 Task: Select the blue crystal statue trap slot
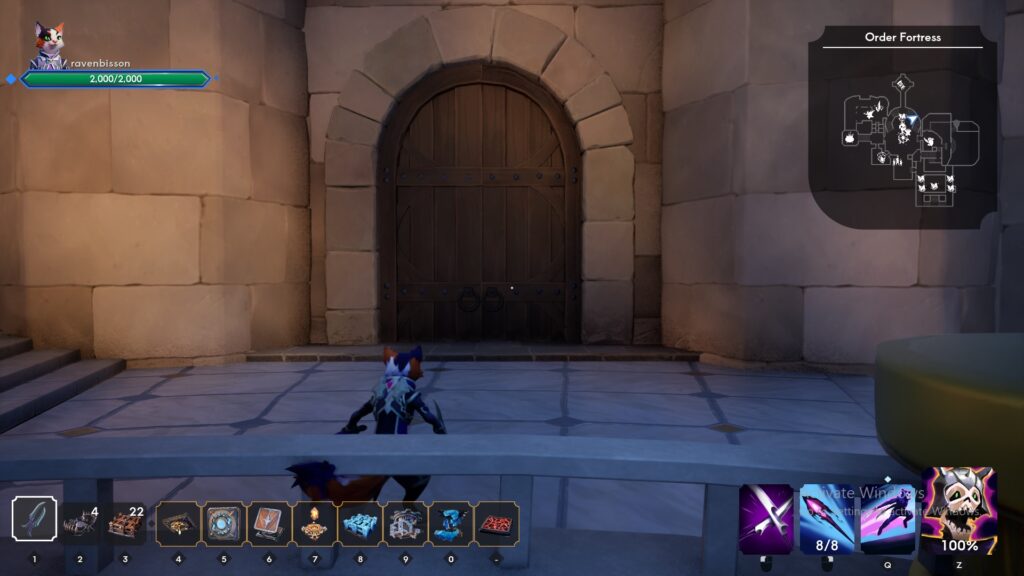coord(451,523)
